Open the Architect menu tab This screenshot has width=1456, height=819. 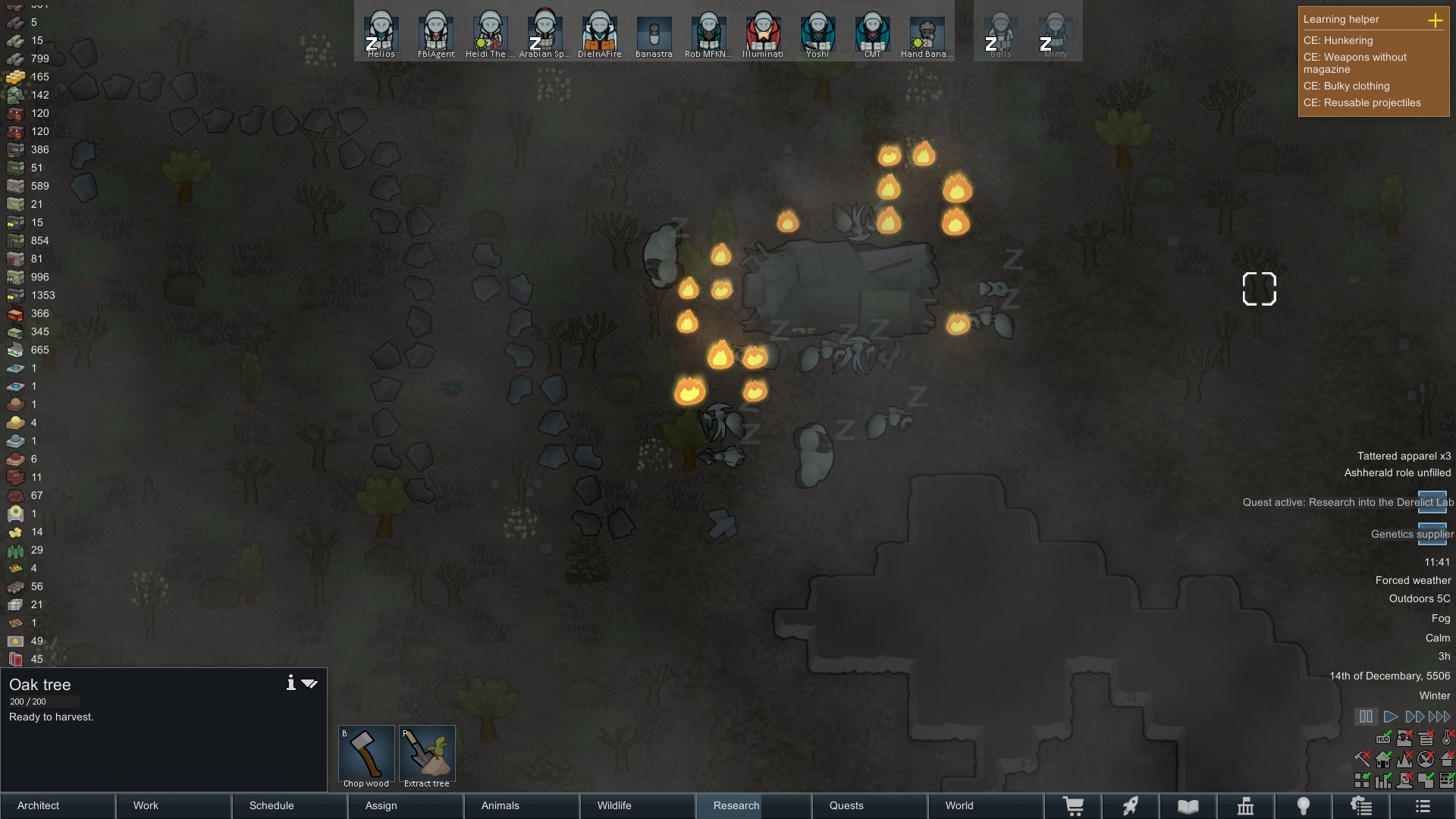pyautogui.click(x=38, y=805)
